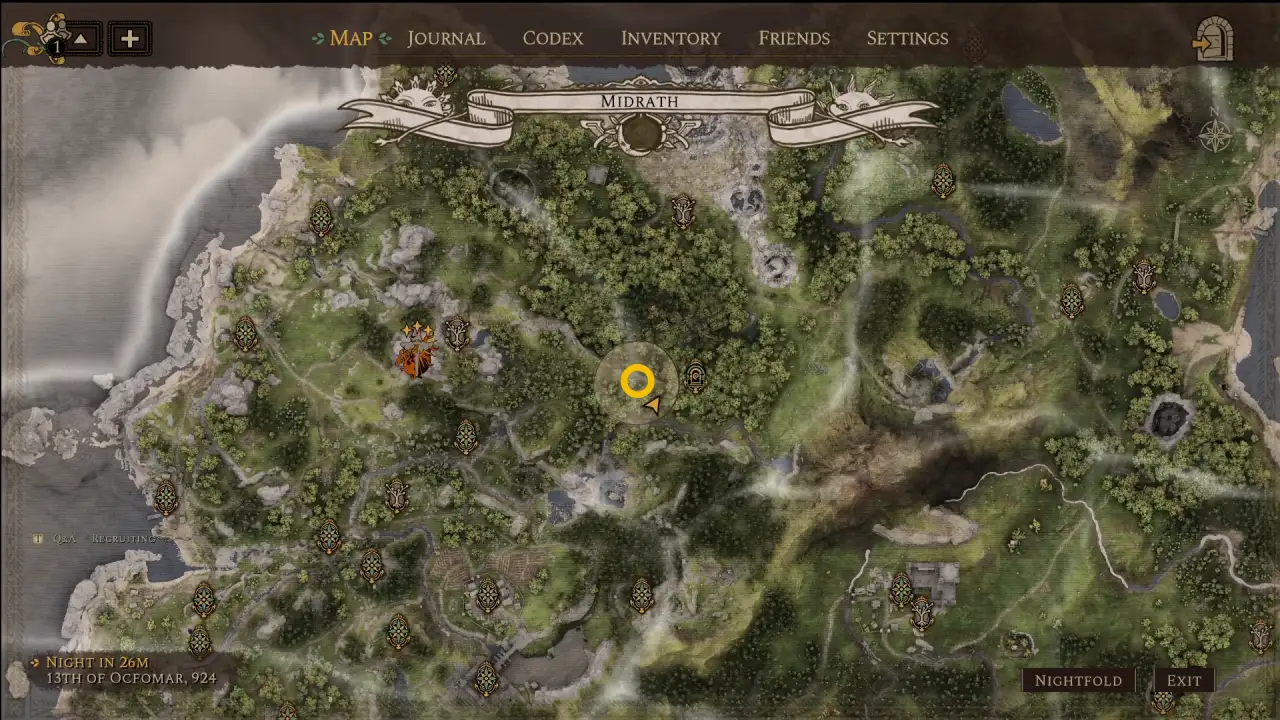The height and width of the screenshot is (720, 1280).
Task: Click the Nightfold button
Action: [1078, 681]
